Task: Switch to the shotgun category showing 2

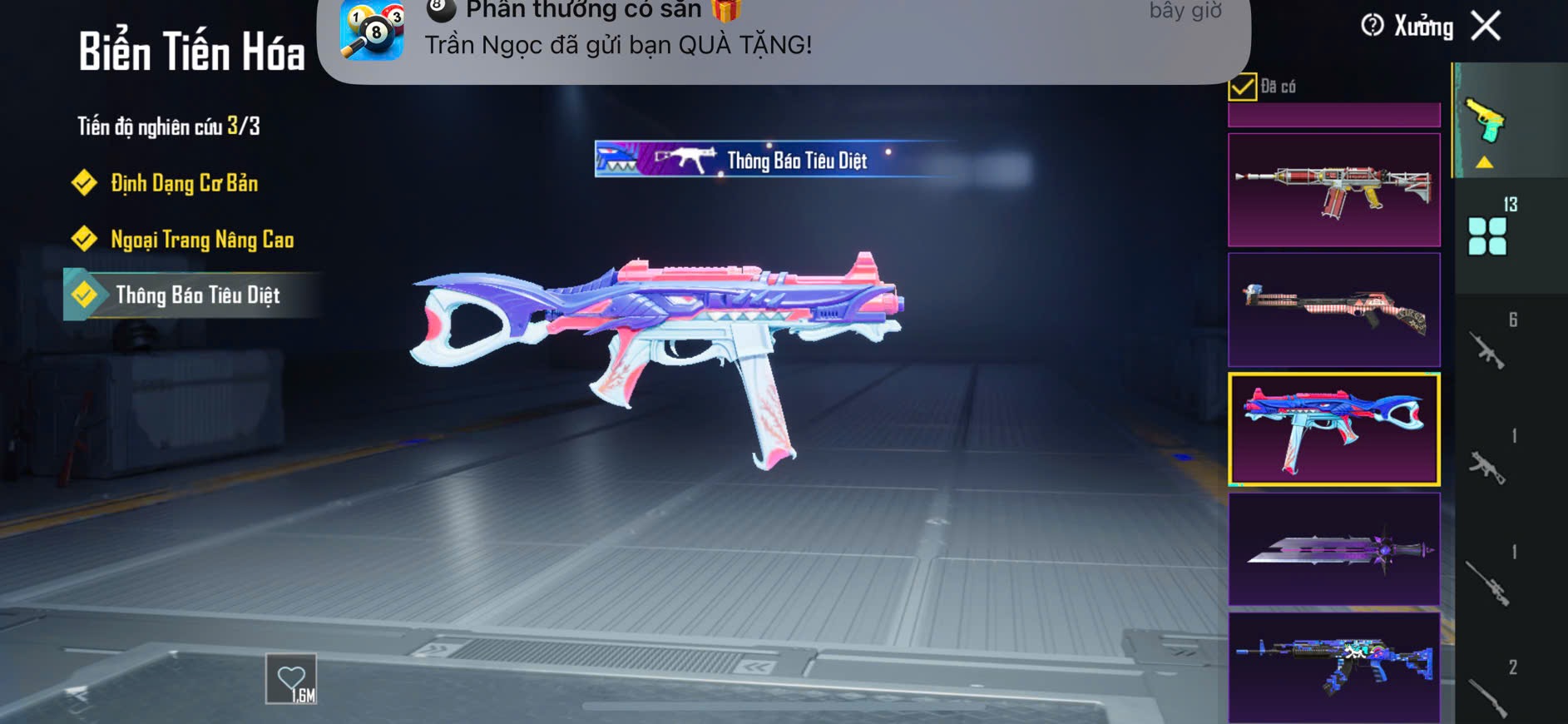Action: 1488,696
